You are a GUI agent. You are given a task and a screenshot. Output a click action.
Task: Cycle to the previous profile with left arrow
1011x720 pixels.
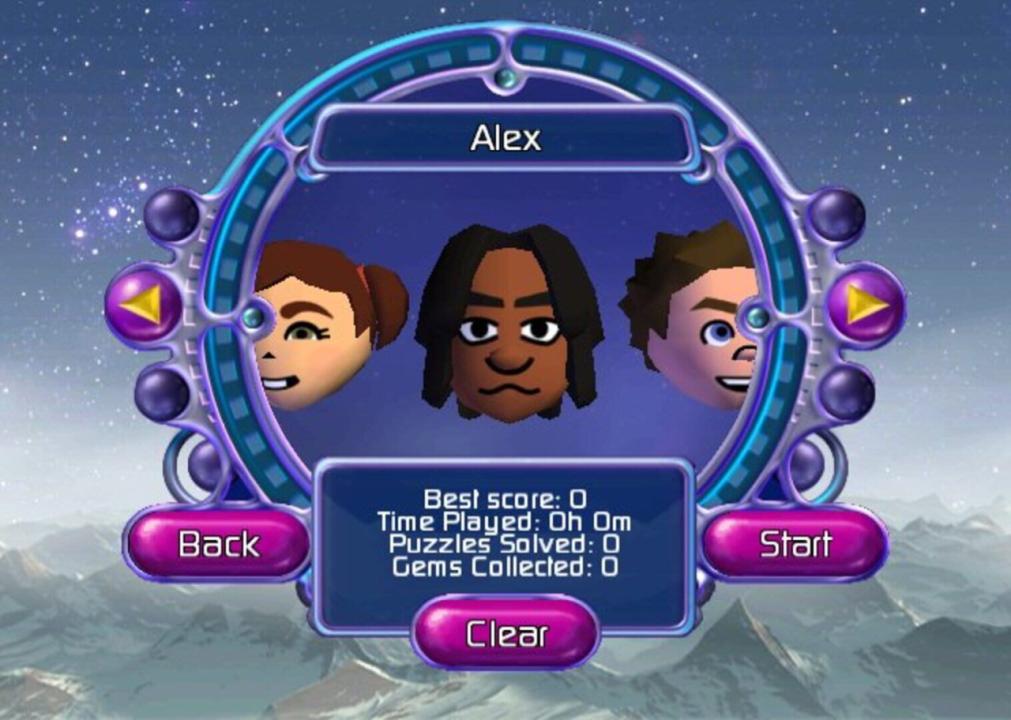click(x=144, y=303)
